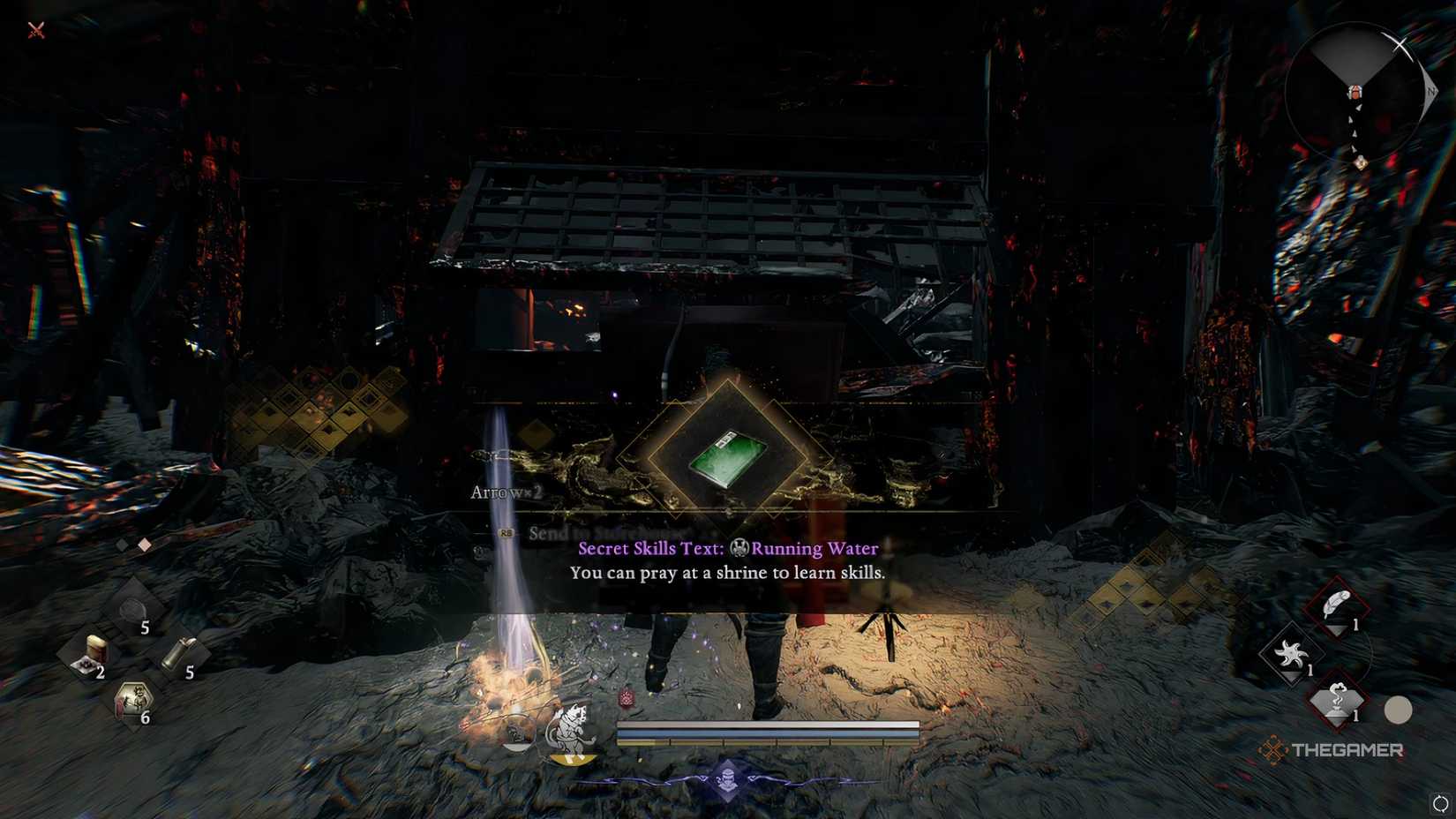Click the RB prompt next to Send to Storehouse
The width and height of the screenshot is (1456, 819).
pos(504,532)
